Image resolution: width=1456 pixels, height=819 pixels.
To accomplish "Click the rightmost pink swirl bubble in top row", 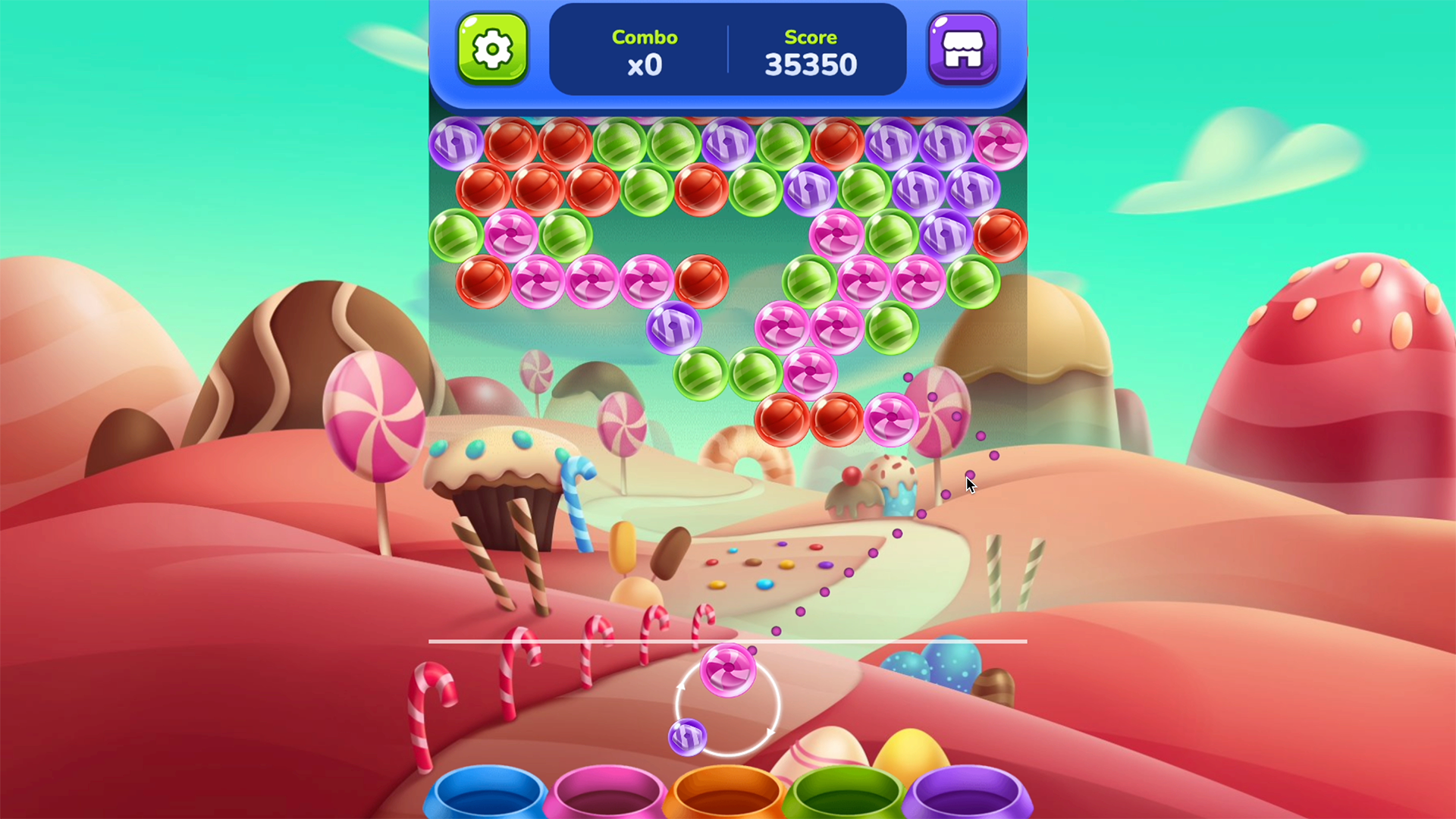I will click(x=1001, y=143).
